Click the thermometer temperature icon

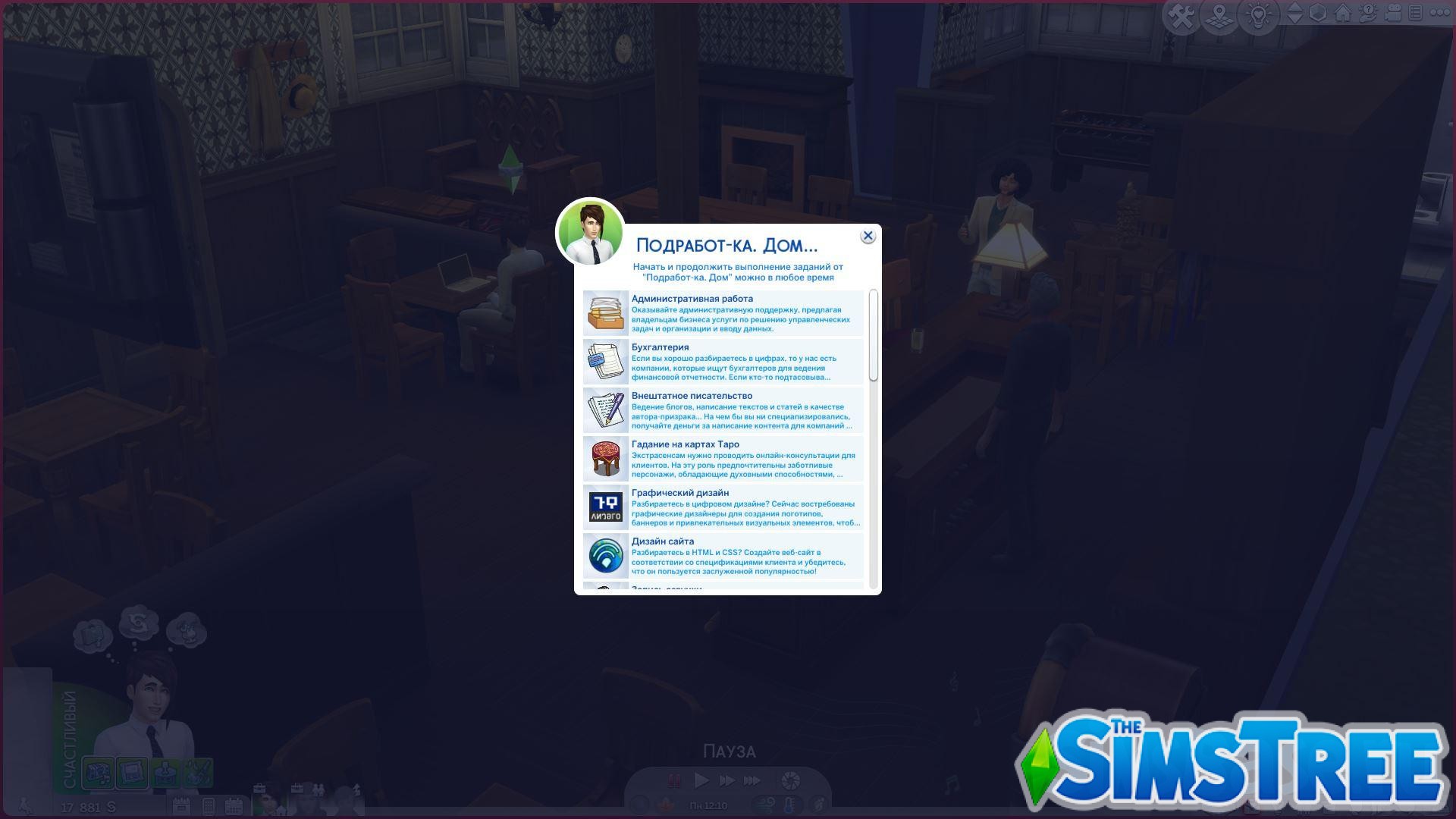click(x=792, y=805)
